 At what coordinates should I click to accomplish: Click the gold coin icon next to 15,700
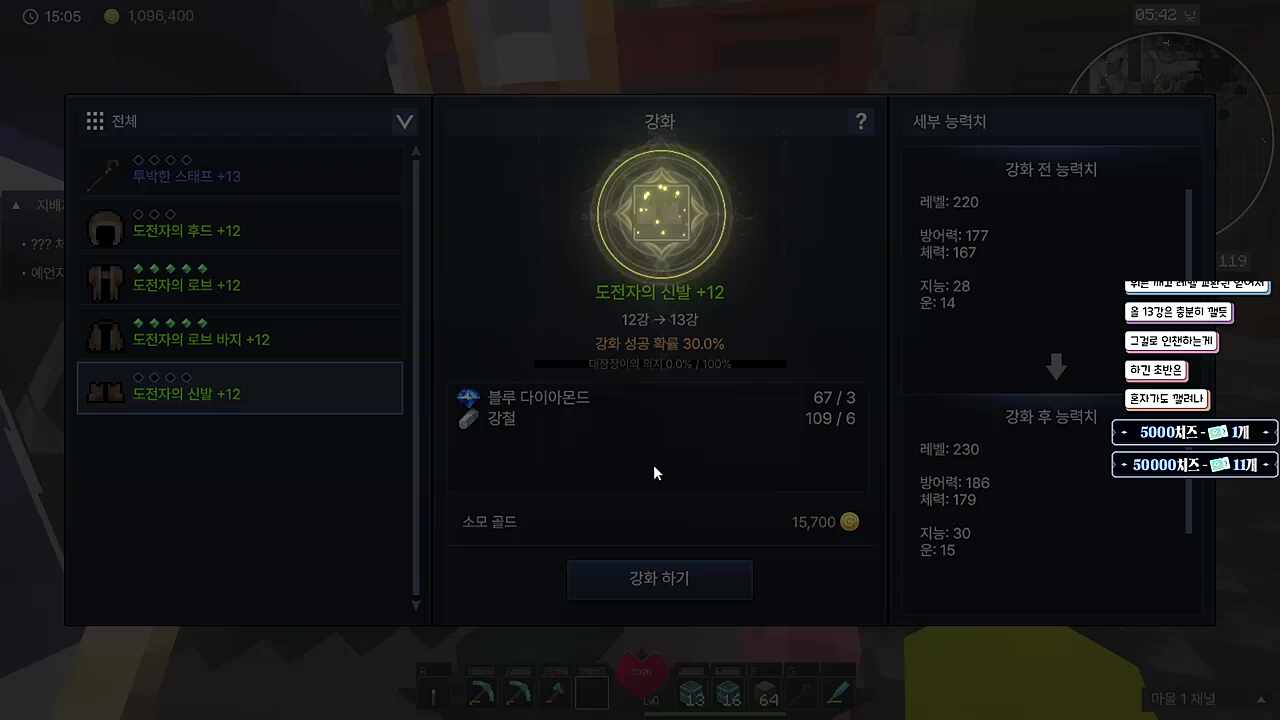pos(849,521)
